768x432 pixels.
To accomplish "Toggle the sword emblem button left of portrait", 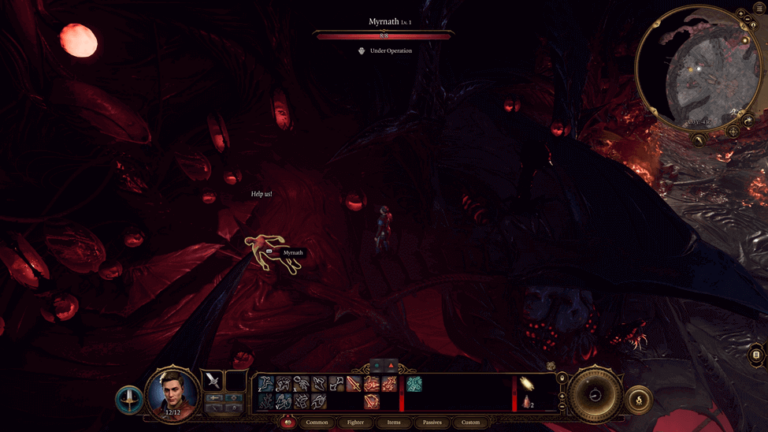I will [x=128, y=399].
